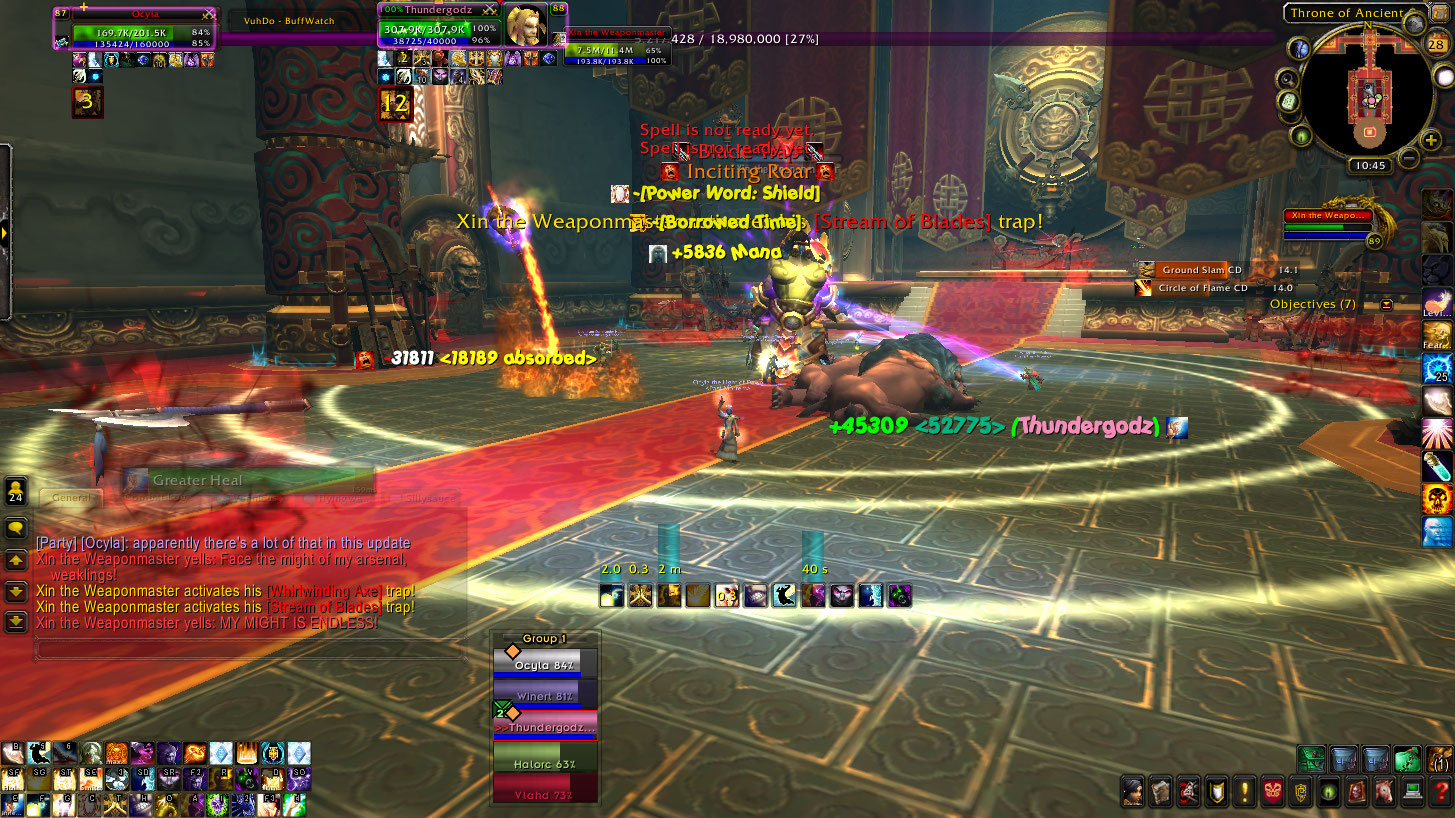Image resolution: width=1455 pixels, height=818 pixels.
Task: Open the character info micro button
Action: (1133, 791)
